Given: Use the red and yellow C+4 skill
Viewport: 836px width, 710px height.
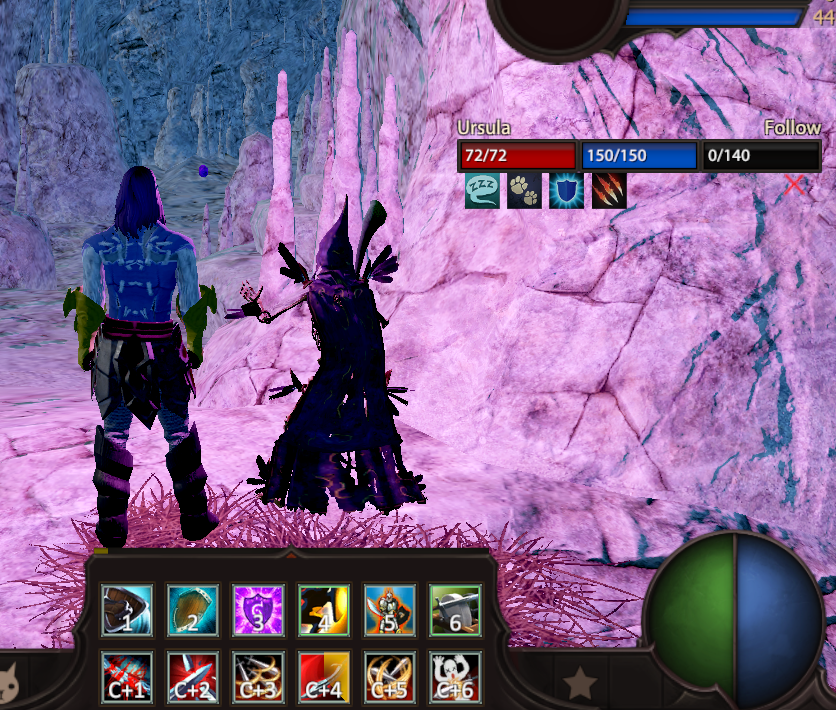Looking at the screenshot, I should click(x=325, y=677).
